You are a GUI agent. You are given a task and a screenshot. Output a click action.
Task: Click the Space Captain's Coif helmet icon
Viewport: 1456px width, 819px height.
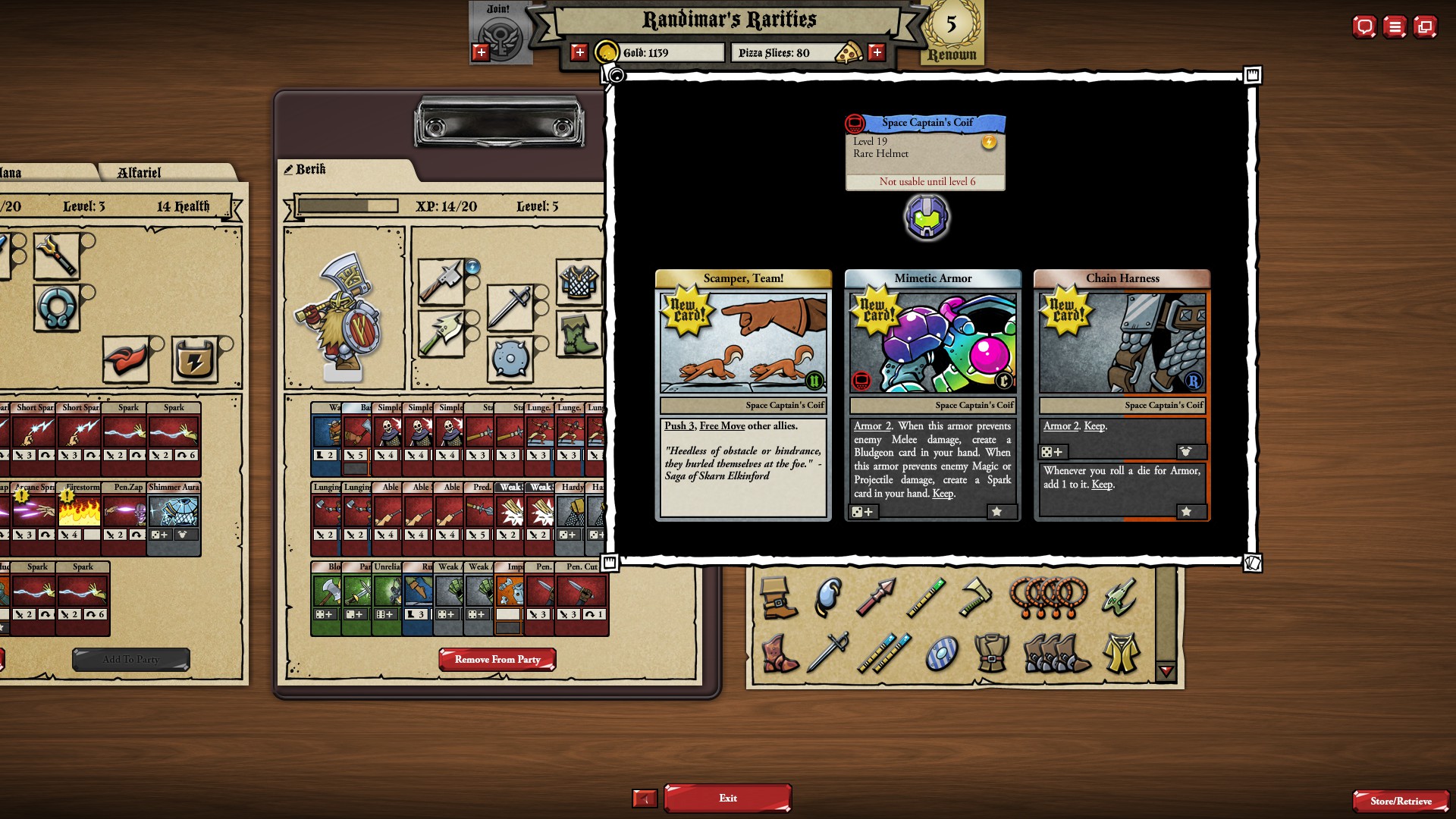tap(926, 217)
